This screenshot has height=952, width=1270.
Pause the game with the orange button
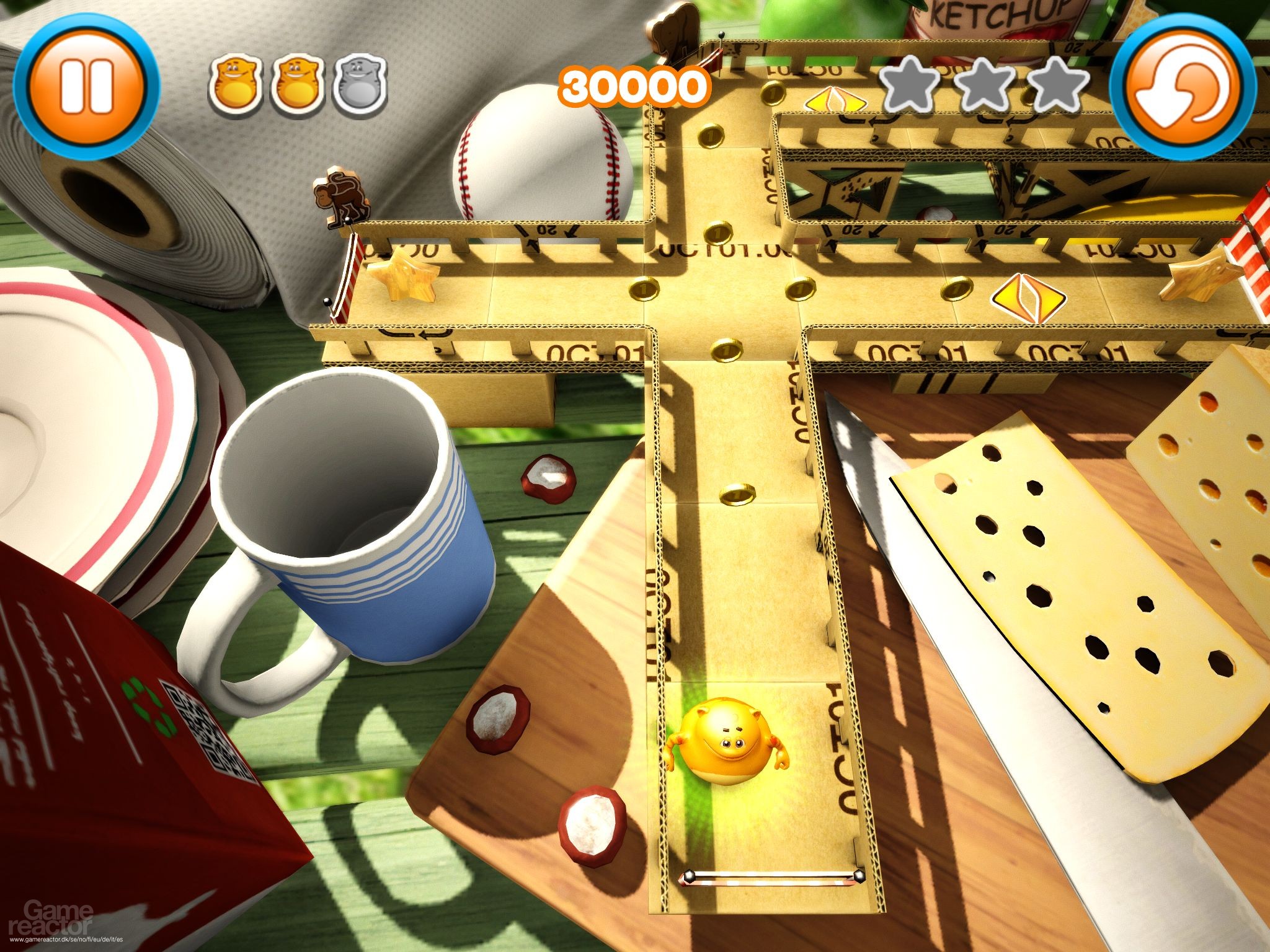(x=86, y=86)
